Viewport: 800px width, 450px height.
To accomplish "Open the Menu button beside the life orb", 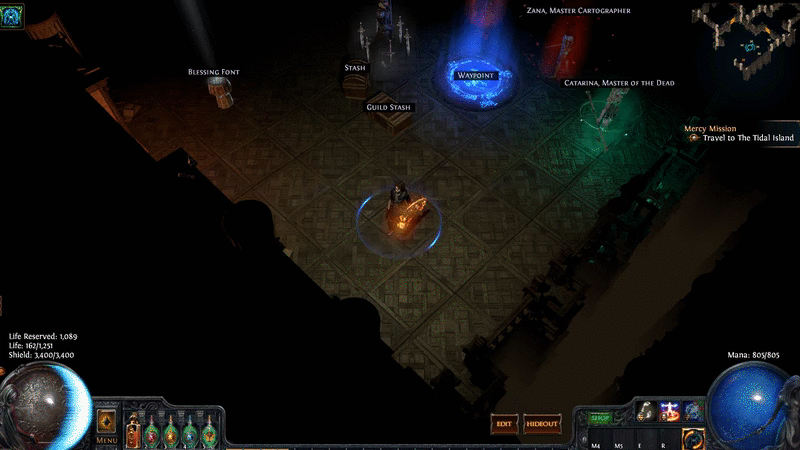I will (106, 427).
